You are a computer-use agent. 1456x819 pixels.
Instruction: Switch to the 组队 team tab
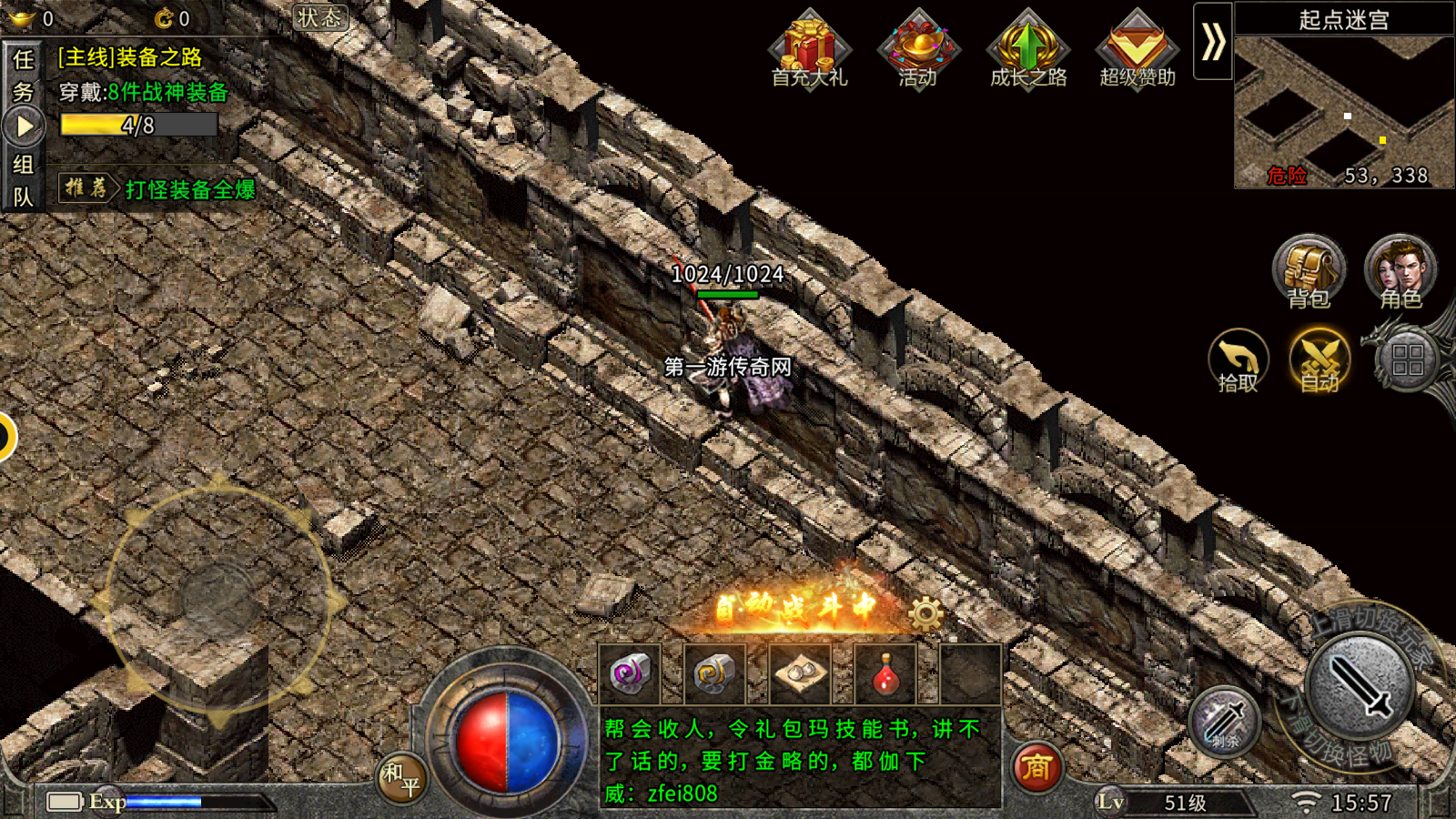23,180
